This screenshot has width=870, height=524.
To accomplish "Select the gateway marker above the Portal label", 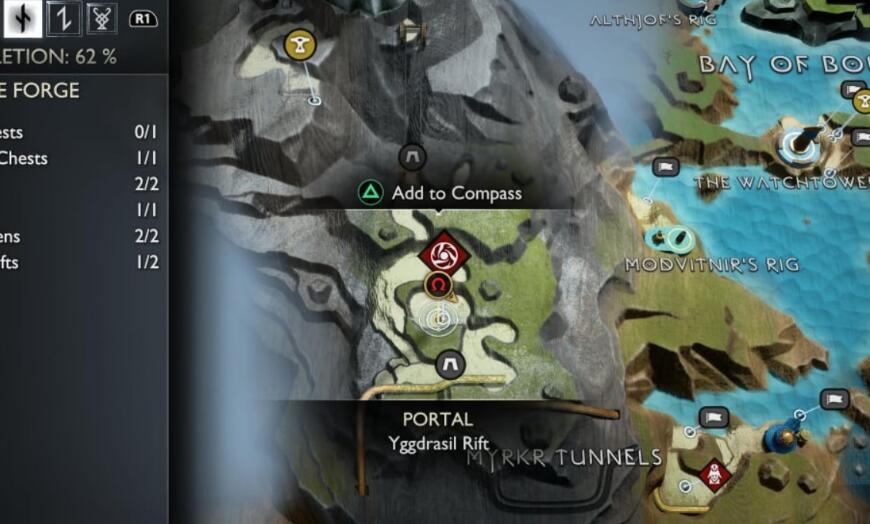I will coord(448,363).
